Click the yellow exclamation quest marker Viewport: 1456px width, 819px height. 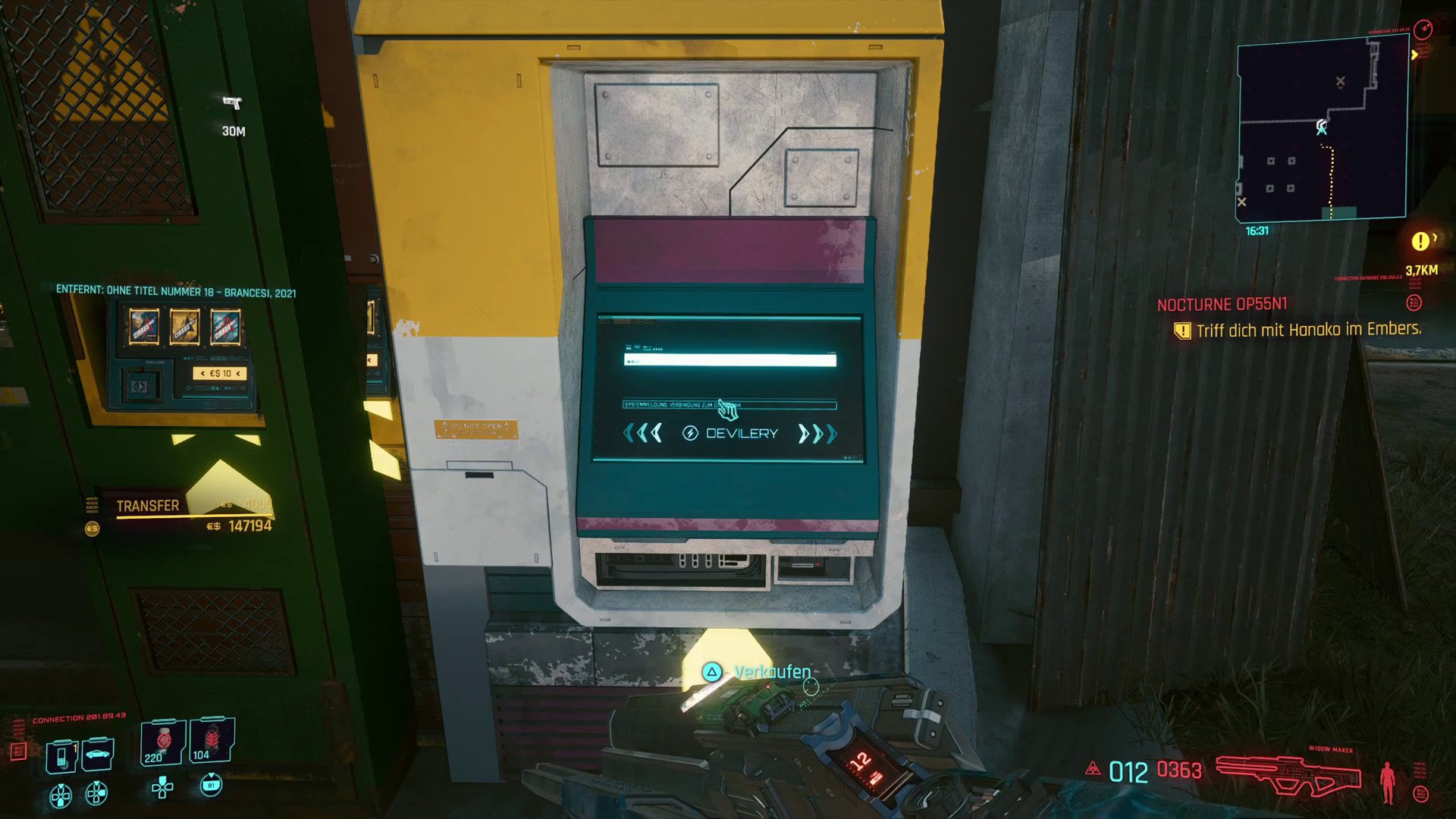coord(1420,241)
